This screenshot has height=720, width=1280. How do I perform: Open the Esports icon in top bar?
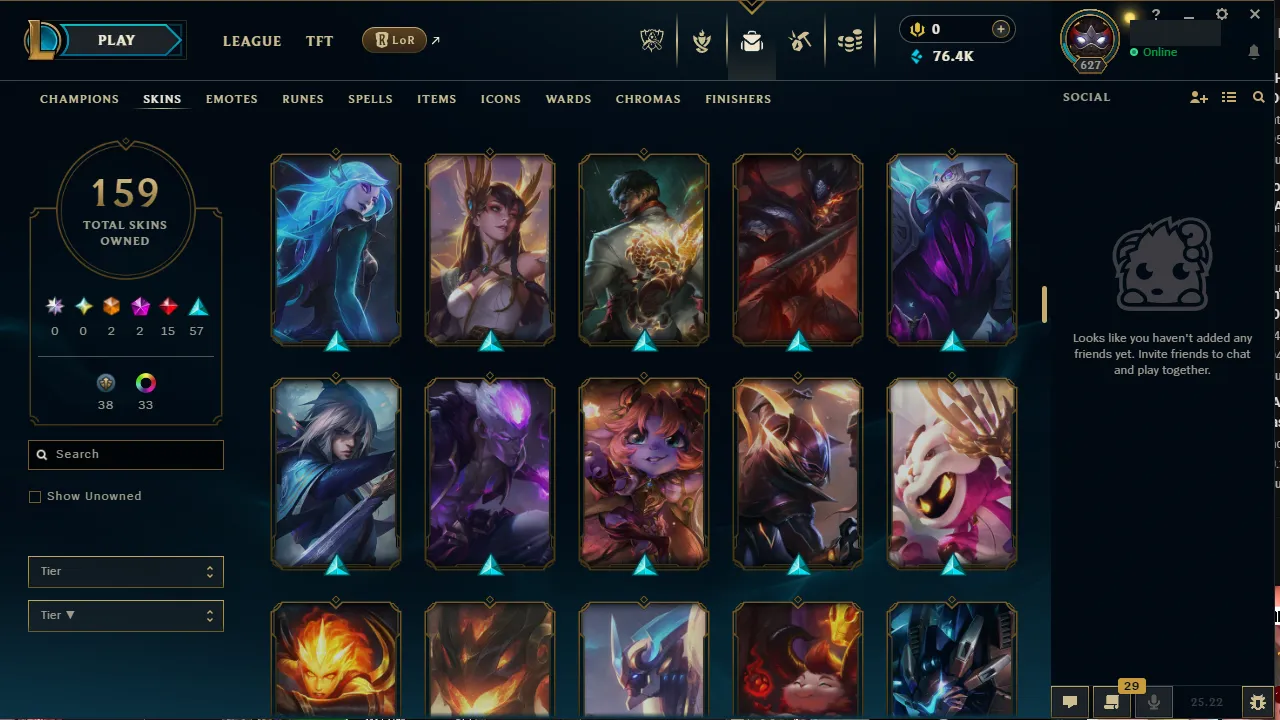tap(652, 41)
